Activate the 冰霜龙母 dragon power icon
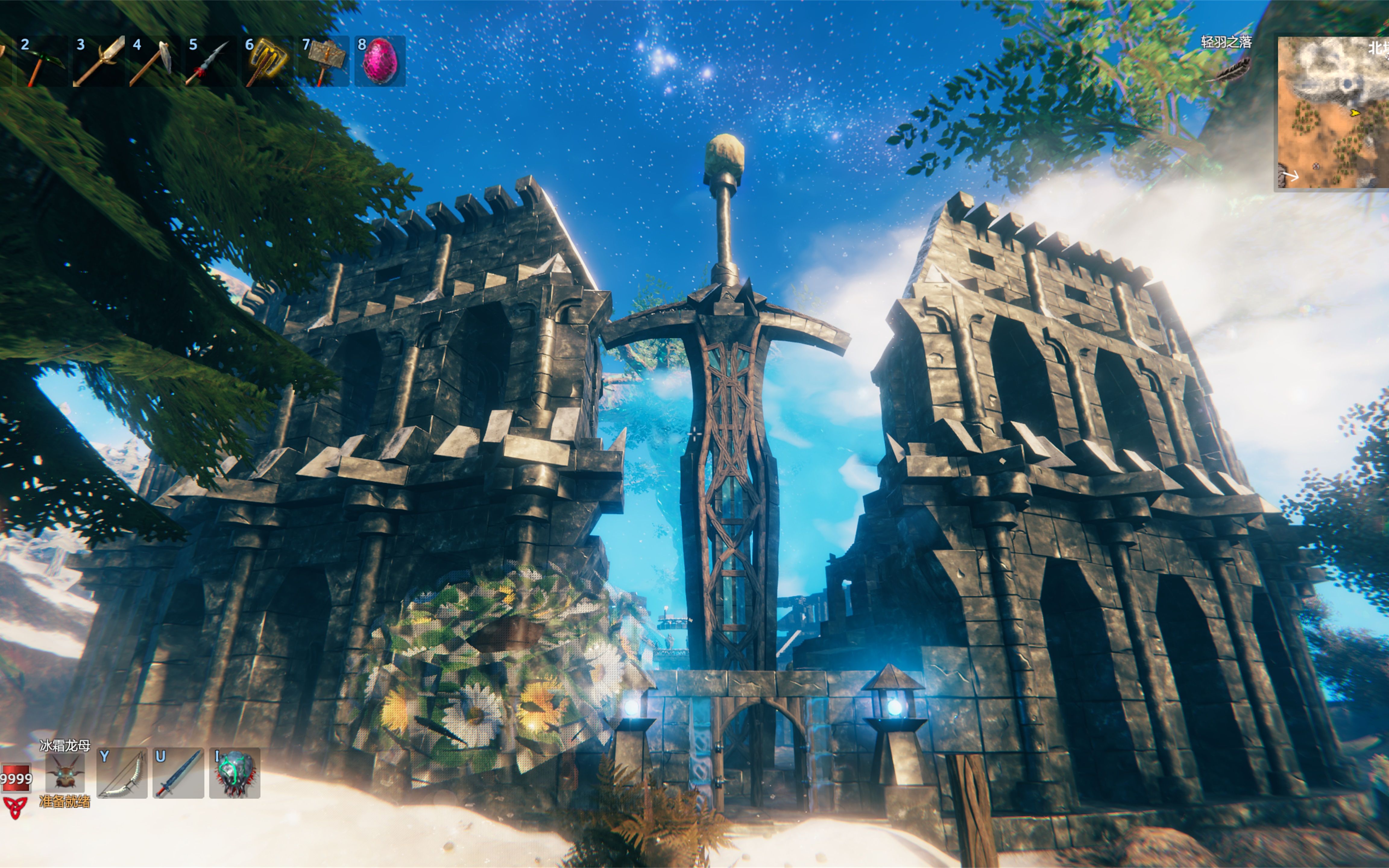 point(65,772)
